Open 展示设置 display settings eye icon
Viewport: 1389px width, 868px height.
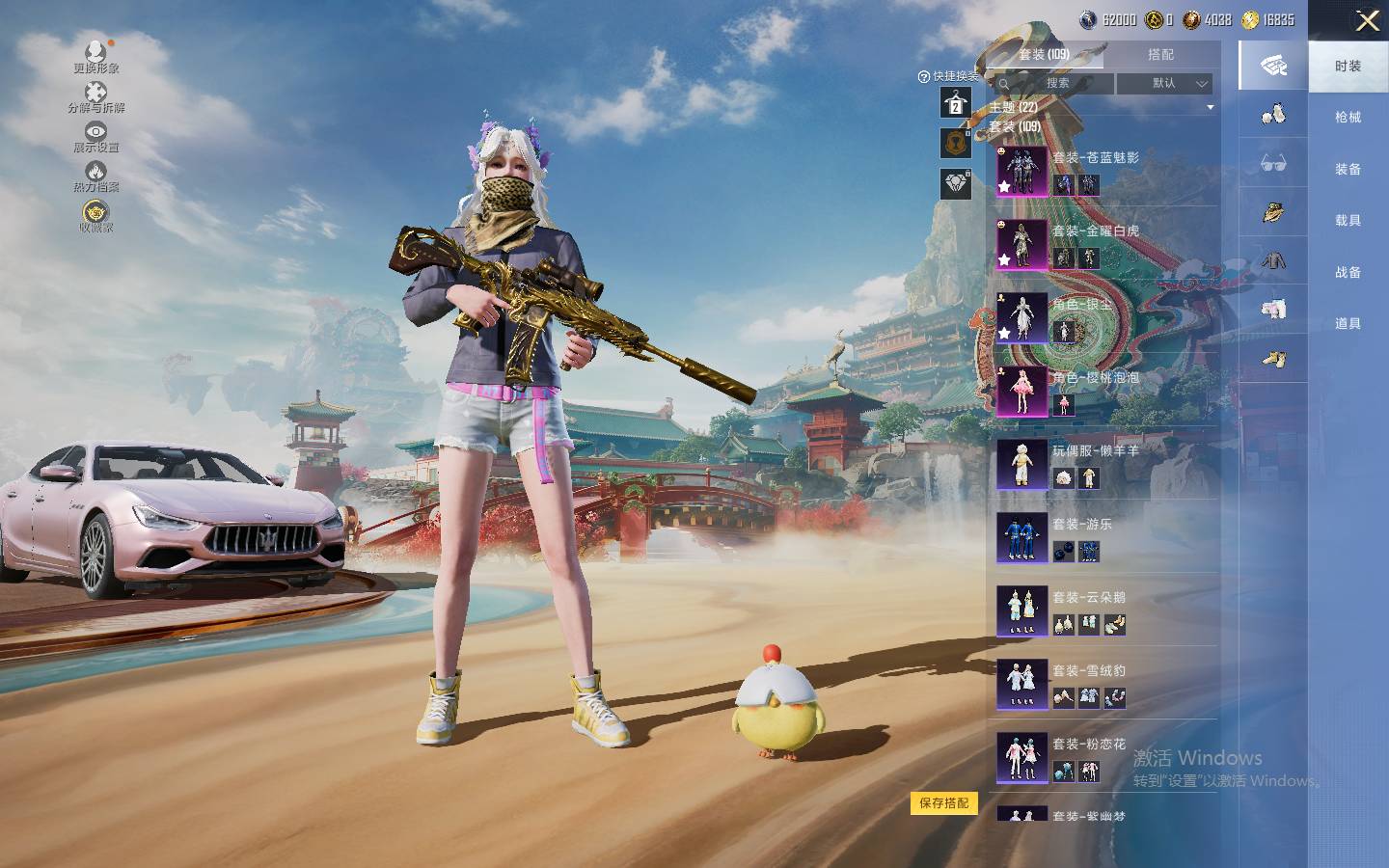tap(95, 136)
